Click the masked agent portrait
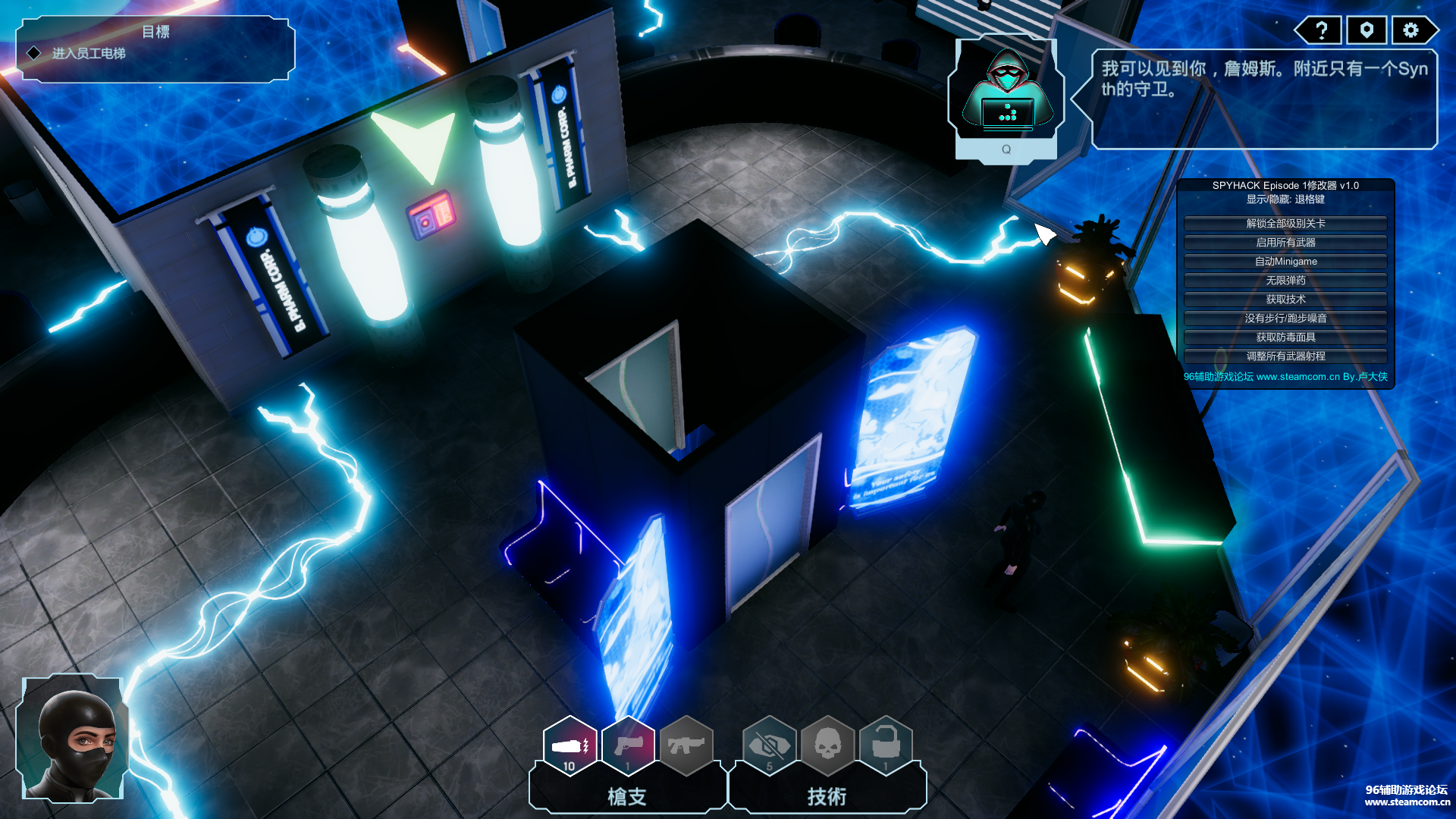The width and height of the screenshot is (1456, 819). 73,739
